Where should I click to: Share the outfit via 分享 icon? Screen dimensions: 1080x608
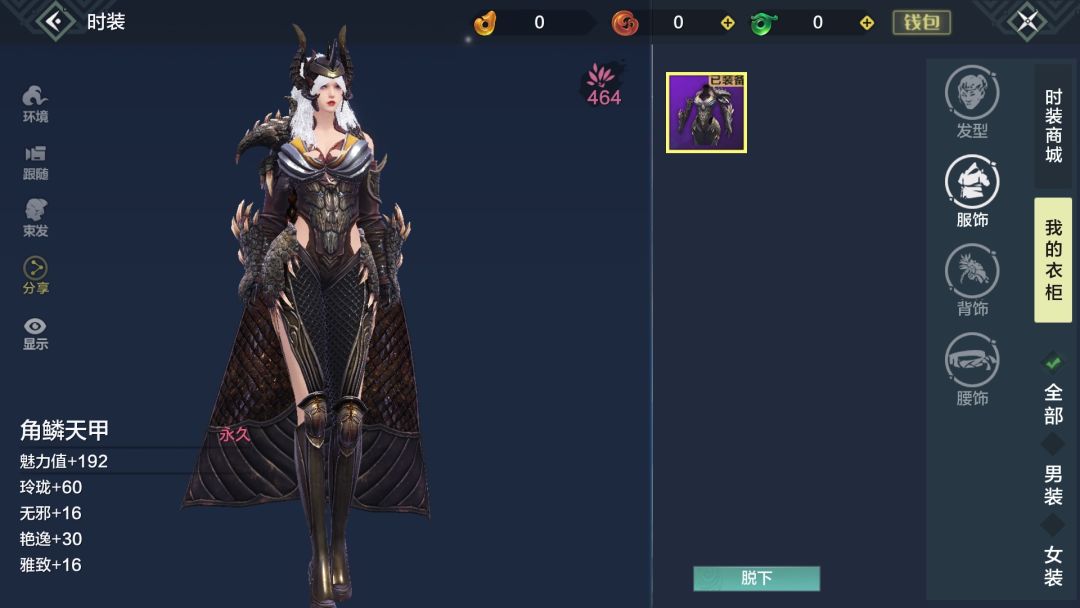36,275
